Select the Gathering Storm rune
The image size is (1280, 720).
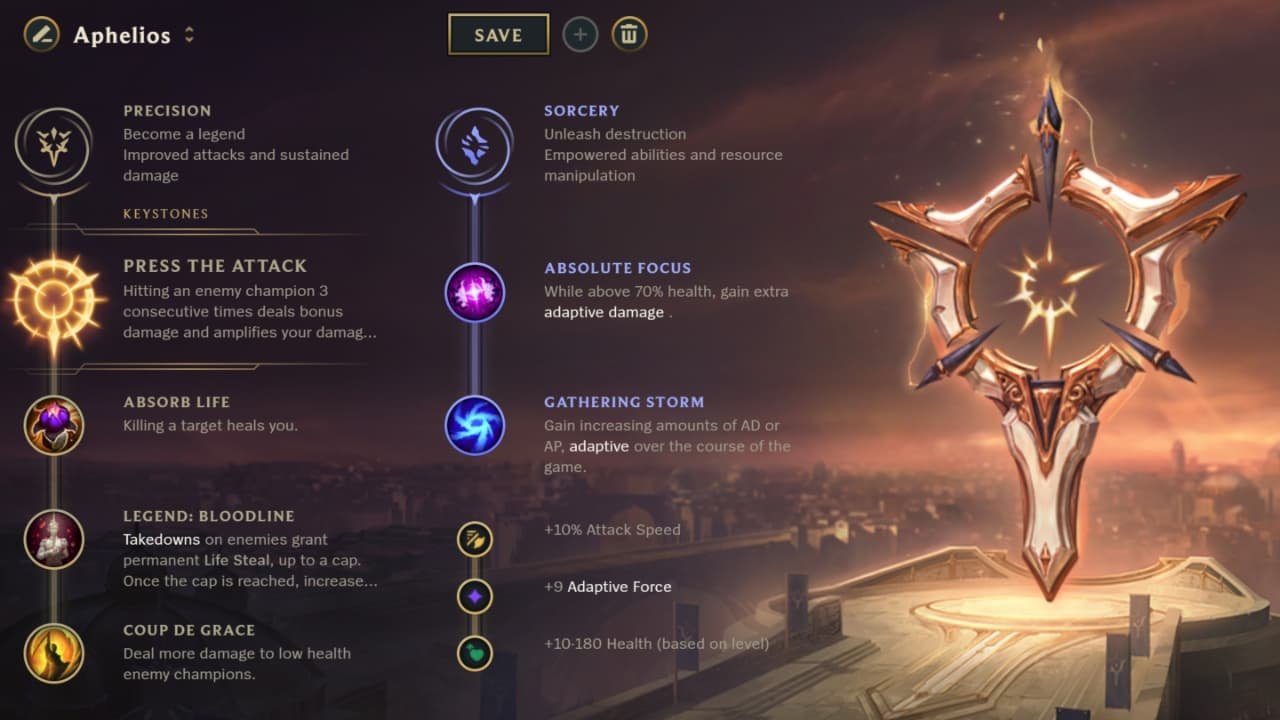pos(474,425)
